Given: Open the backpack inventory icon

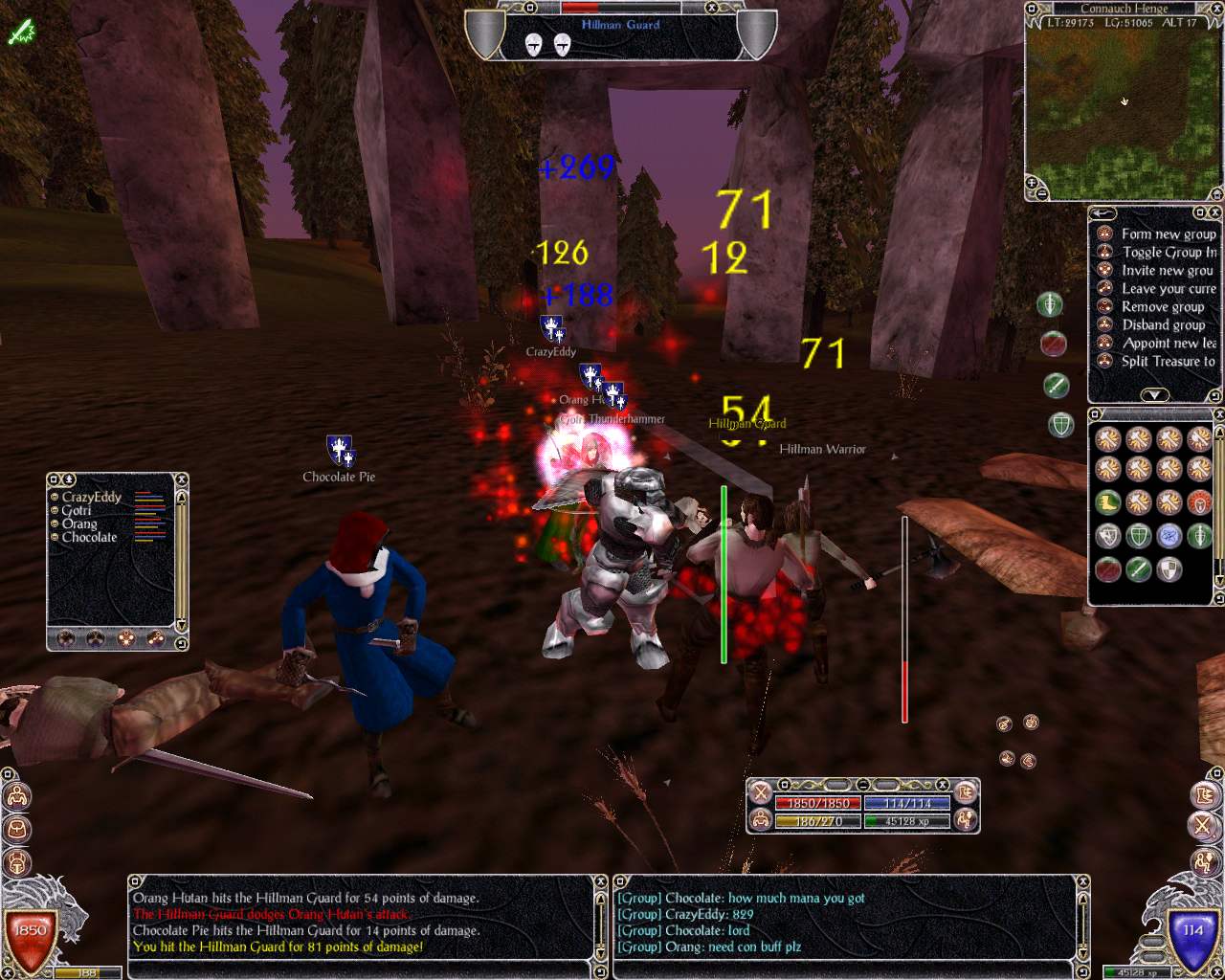Looking at the screenshot, I should click(16, 828).
